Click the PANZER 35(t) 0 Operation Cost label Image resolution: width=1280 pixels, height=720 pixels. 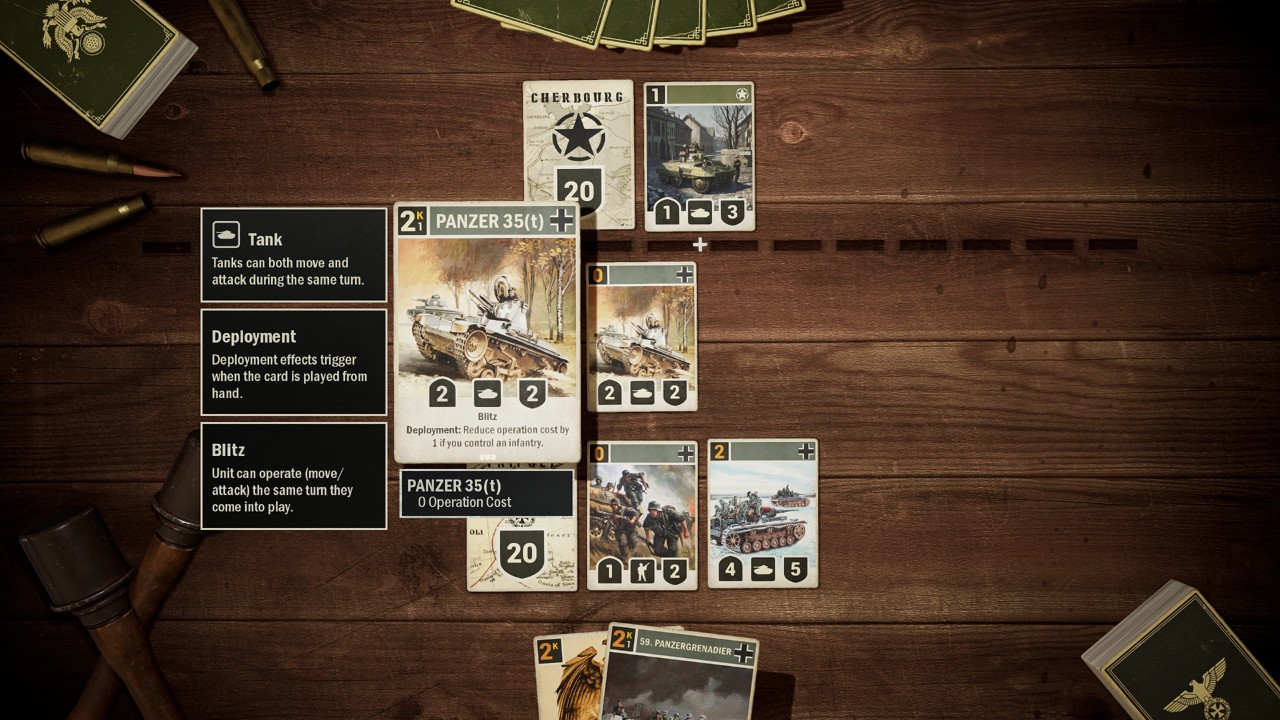486,493
